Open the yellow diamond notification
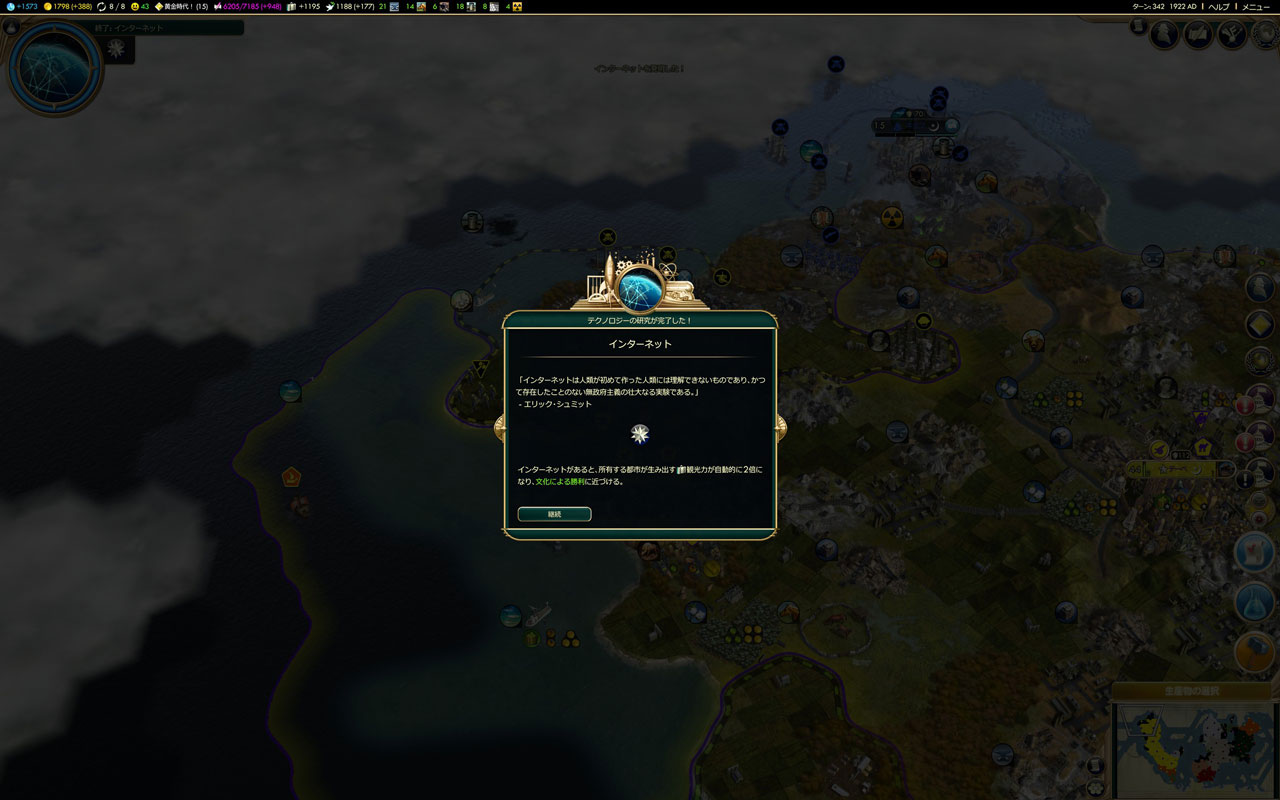This screenshot has height=800, width=1280. [x=1260, y=324]
